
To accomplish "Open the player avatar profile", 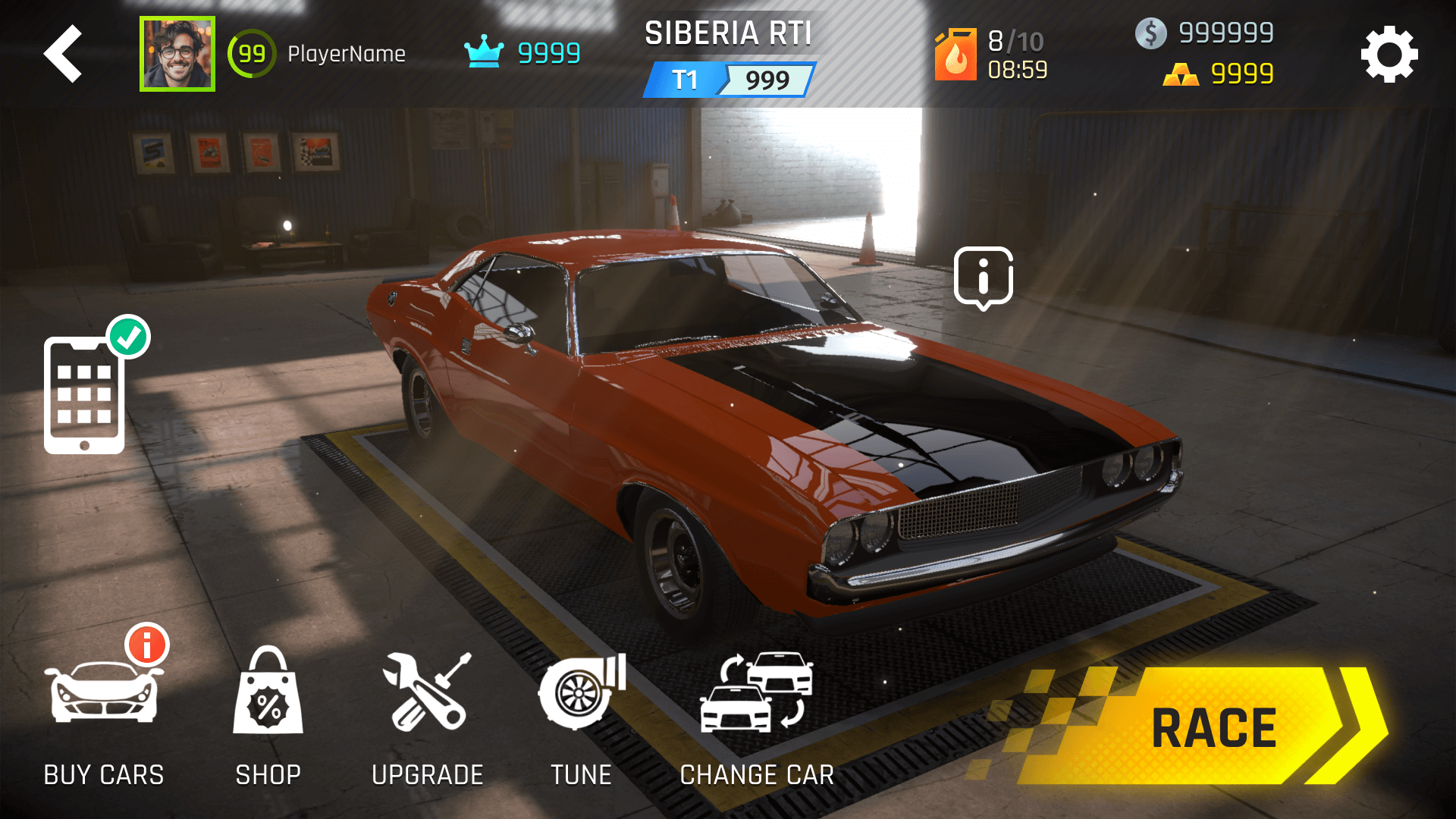I will [177, 54].
